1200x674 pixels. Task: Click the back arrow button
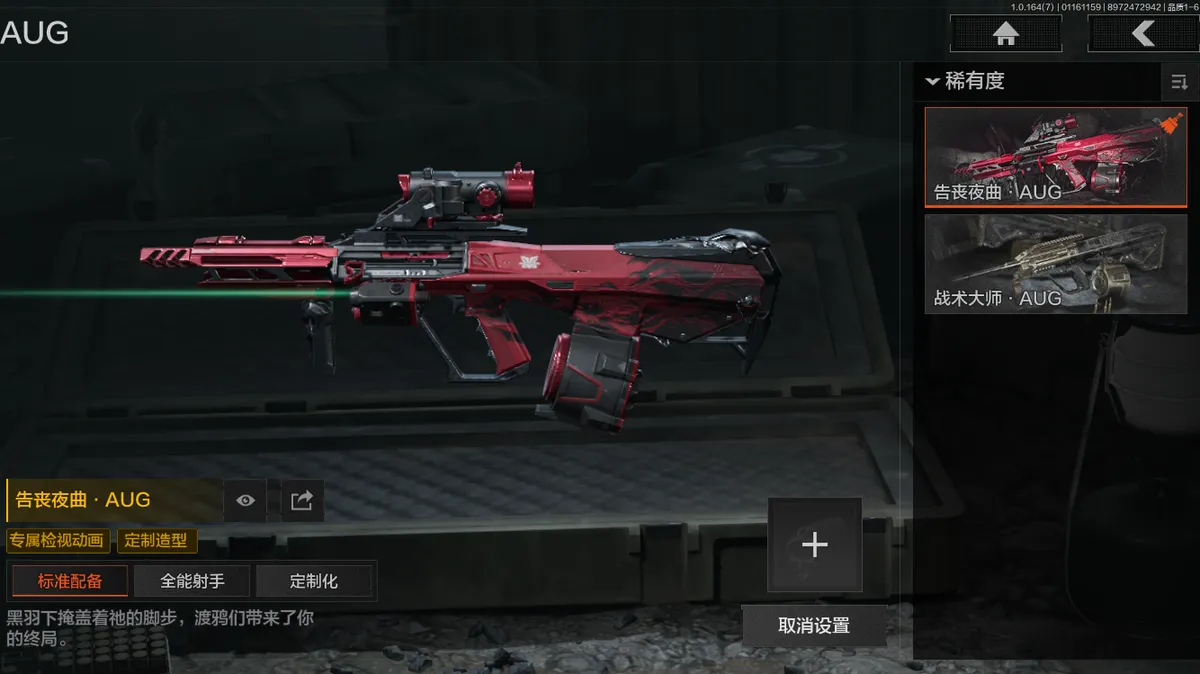(x=1142, y=33)
